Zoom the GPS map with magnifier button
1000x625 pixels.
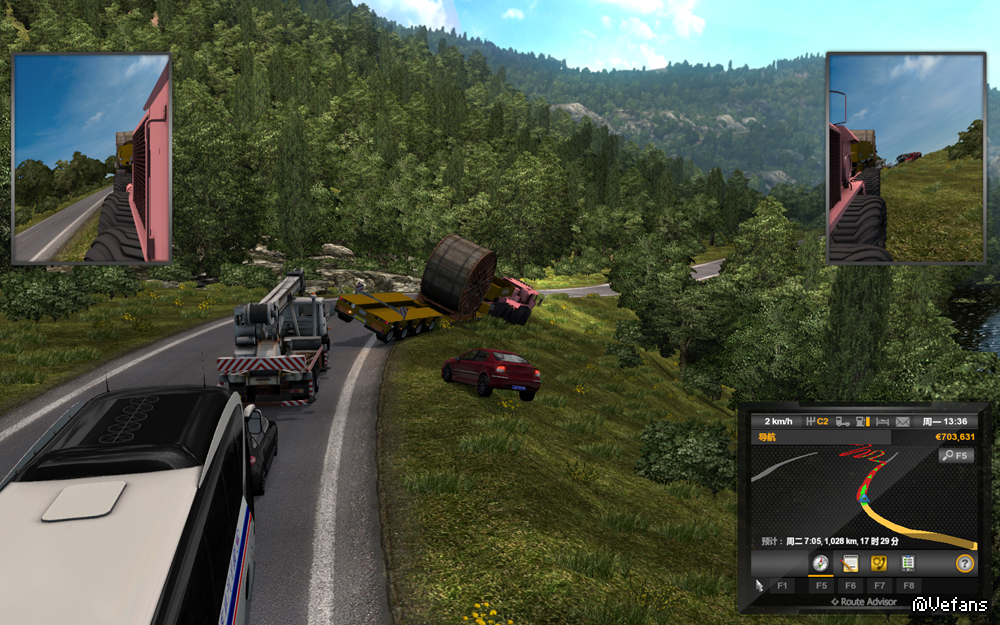point(955,456)
